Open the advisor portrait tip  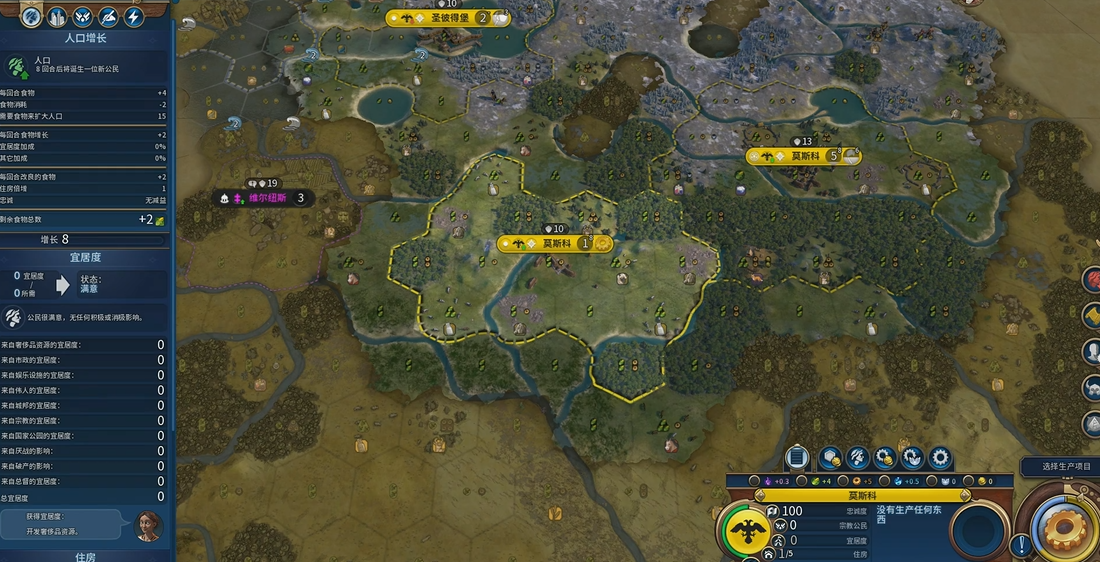tap(148, 523)
